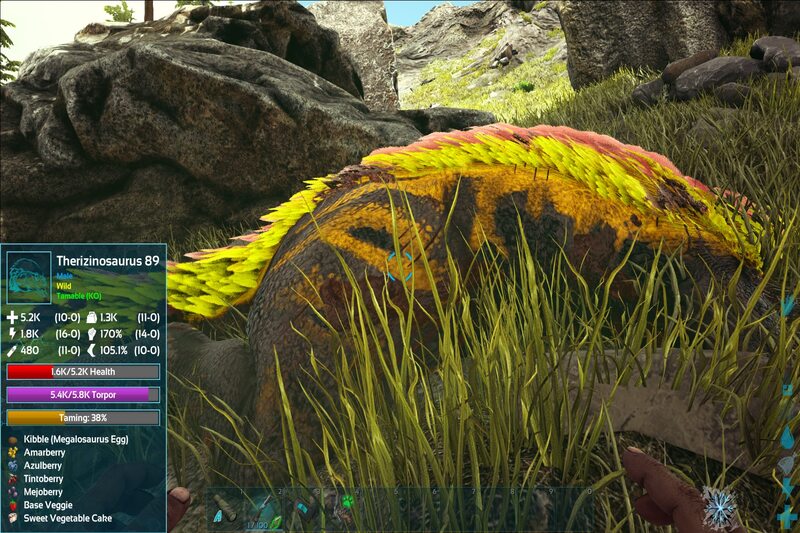Click the water droplet status icon
The height and width of the screenshot is (533, 800).
788,437
